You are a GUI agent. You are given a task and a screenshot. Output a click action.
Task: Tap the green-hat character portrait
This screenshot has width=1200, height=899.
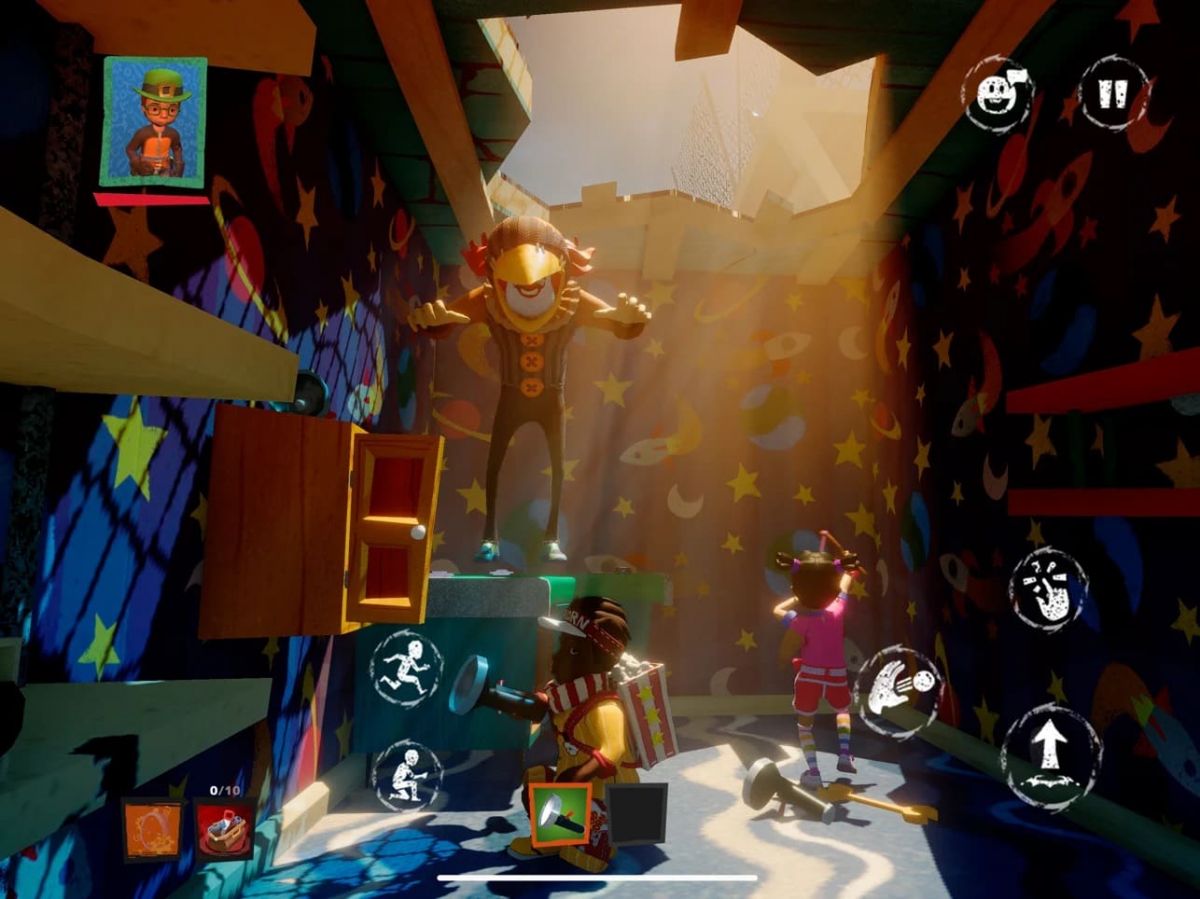click(154, 122)
